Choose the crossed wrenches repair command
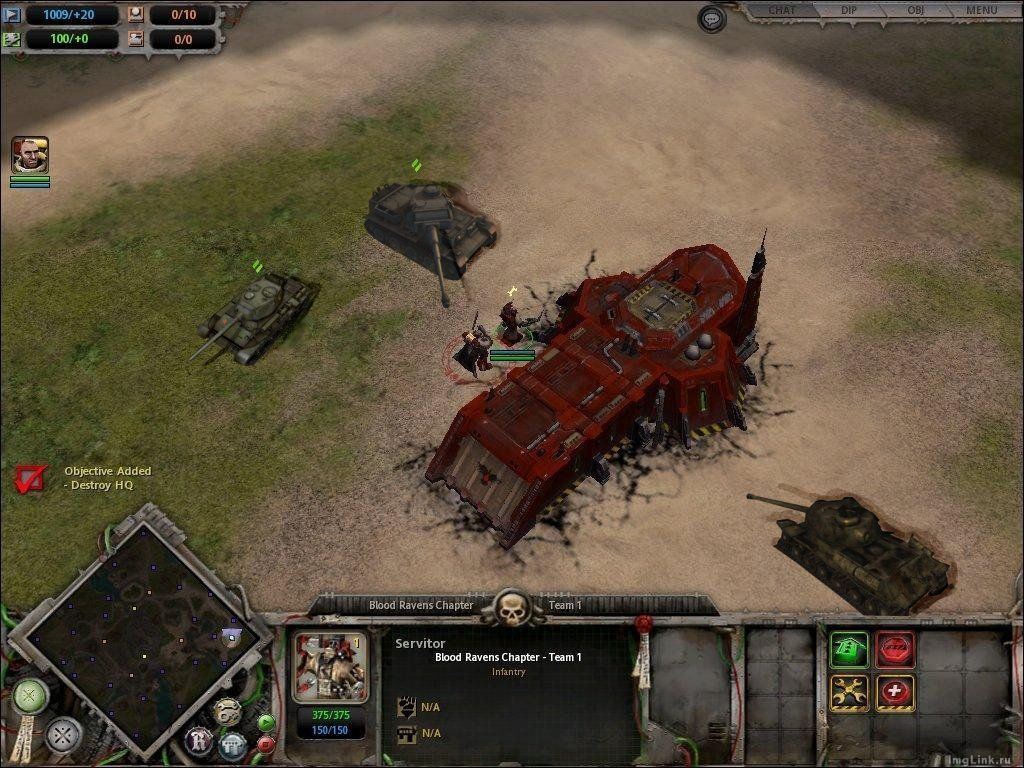 coord(849,693)
